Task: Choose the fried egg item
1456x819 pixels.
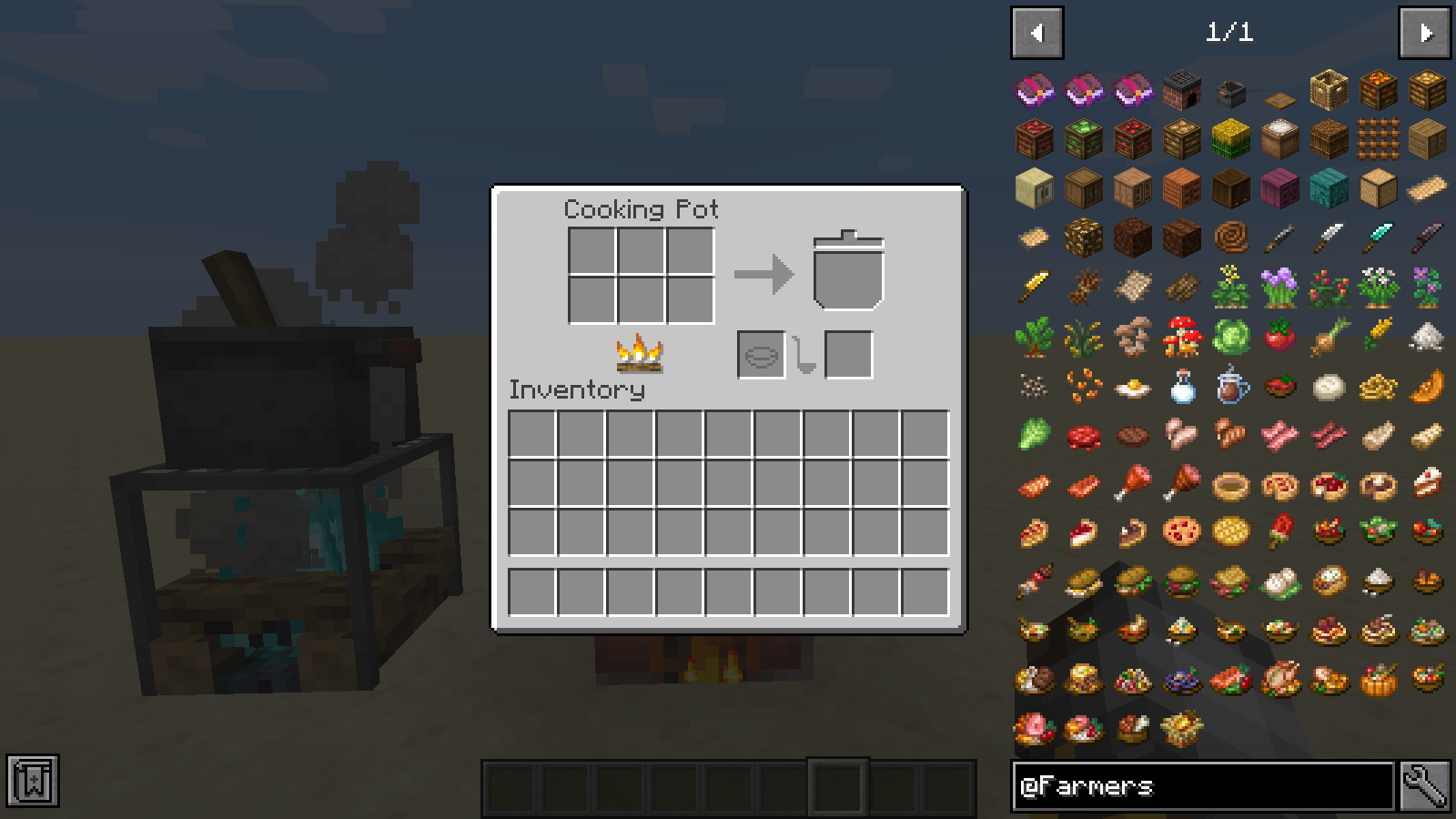Action: 1132,388
